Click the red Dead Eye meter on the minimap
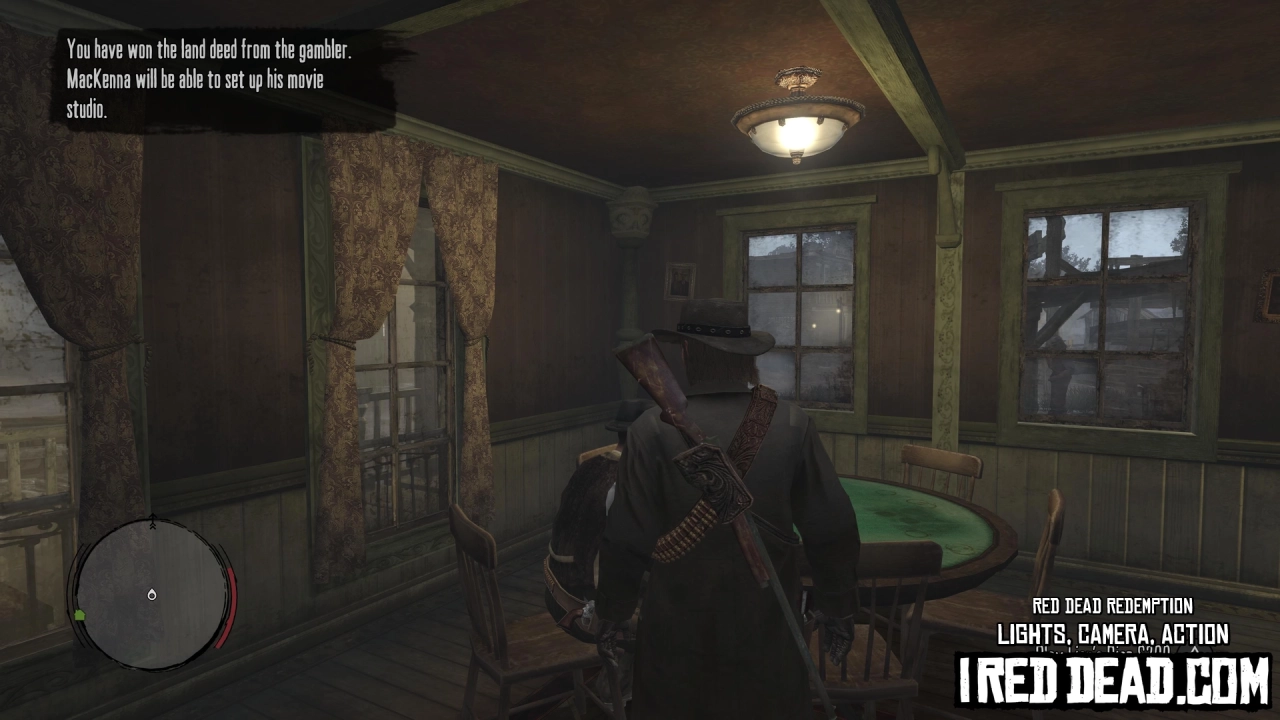 tap(229, 605)
